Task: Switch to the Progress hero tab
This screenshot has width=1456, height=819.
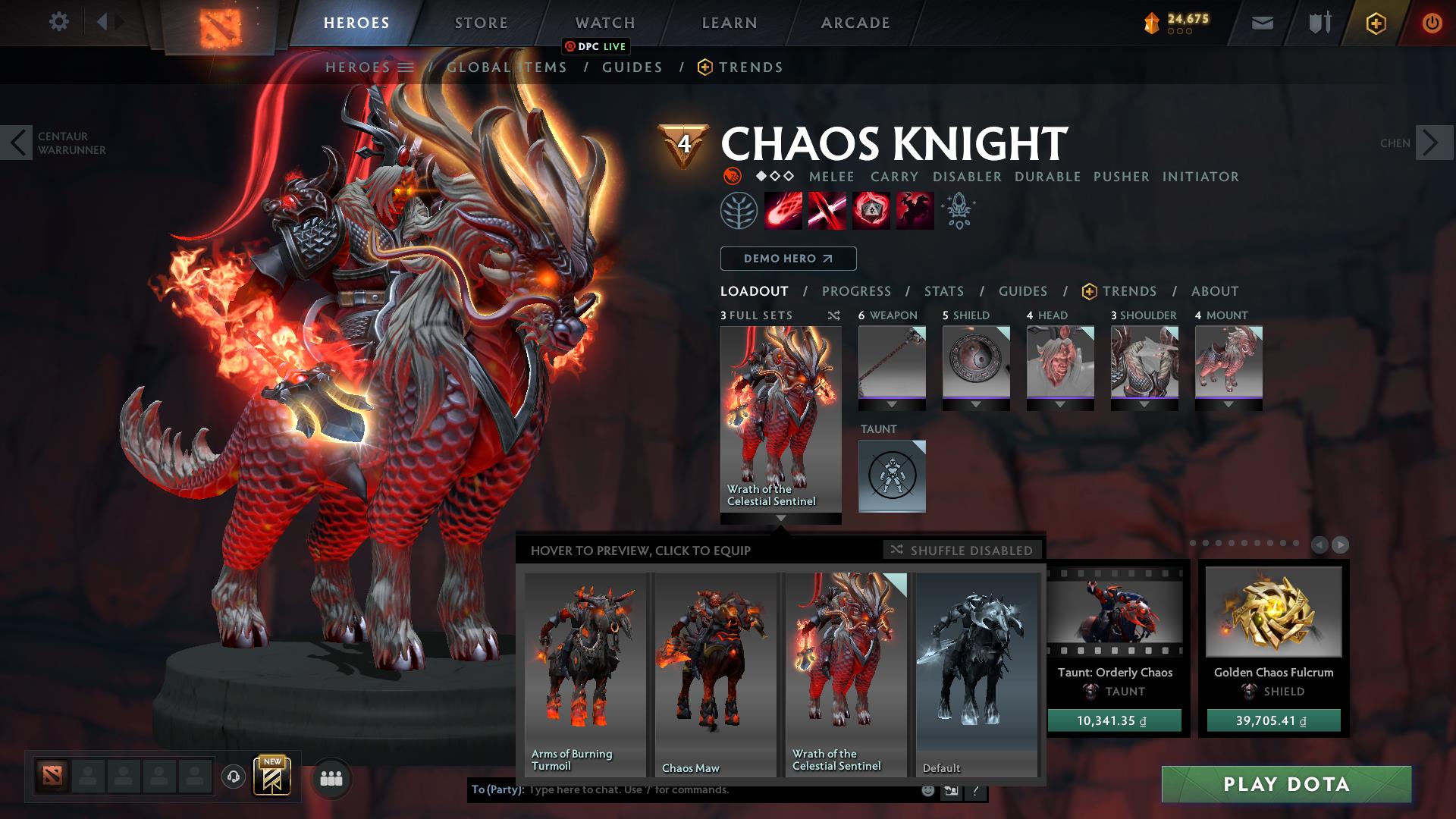Action: (x=856, y=291)
